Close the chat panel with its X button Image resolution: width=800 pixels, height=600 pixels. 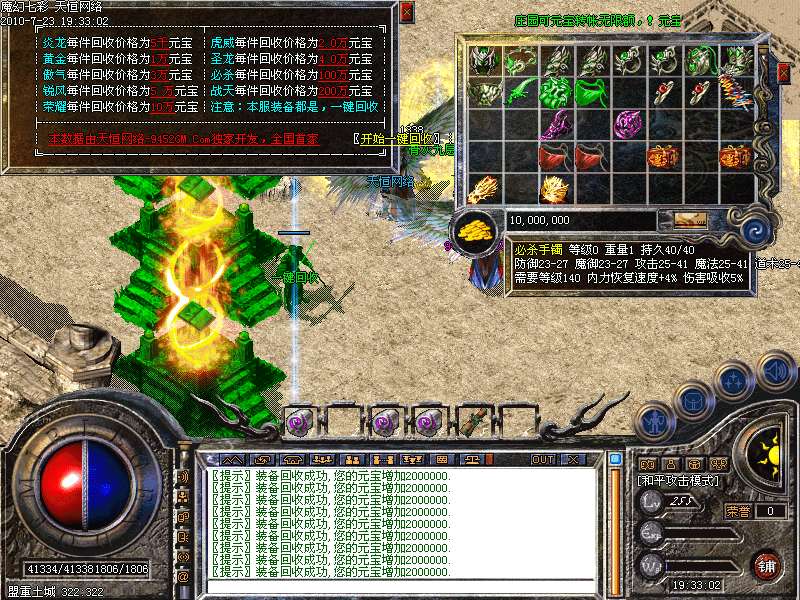(x=573, y=459)
